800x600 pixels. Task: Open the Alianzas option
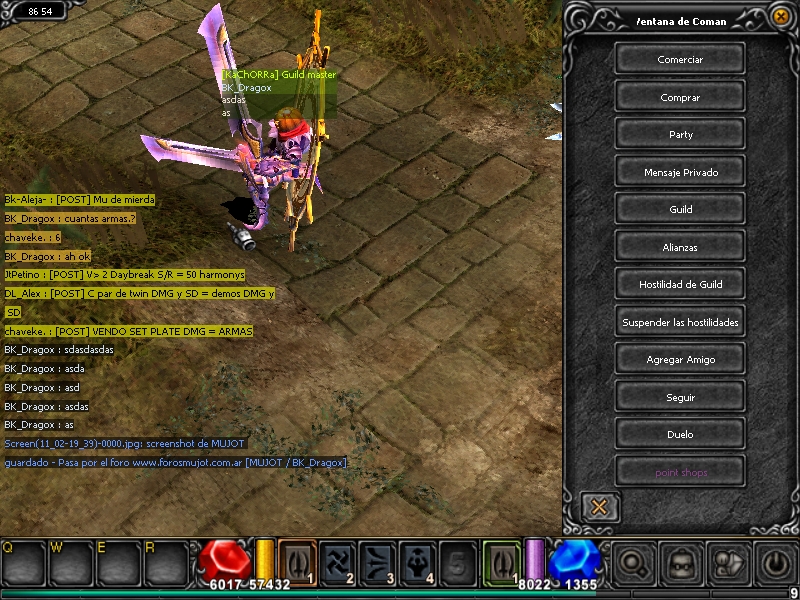tap(680, 247)
